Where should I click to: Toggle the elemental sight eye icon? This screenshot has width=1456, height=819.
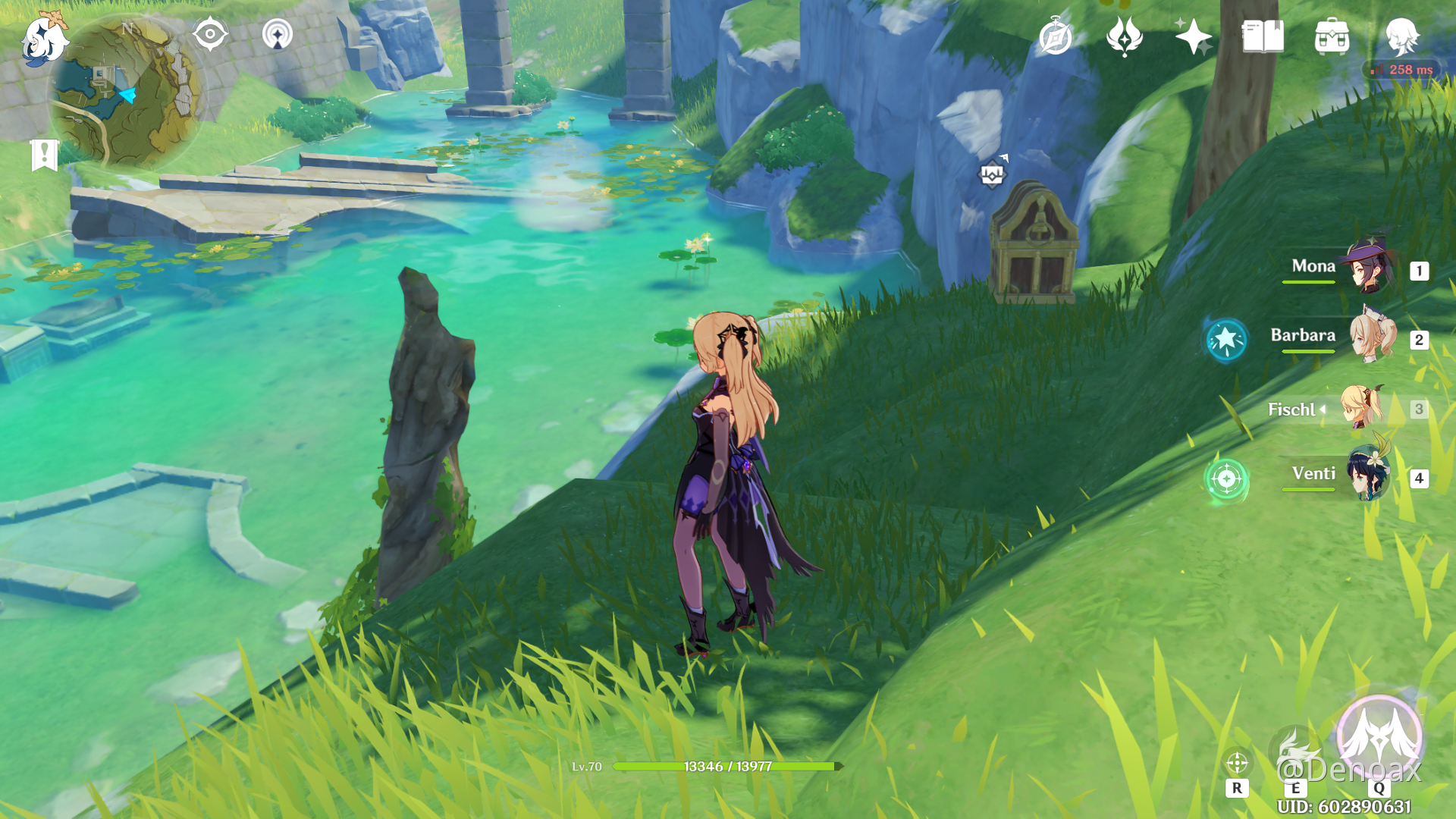point(210,35)
